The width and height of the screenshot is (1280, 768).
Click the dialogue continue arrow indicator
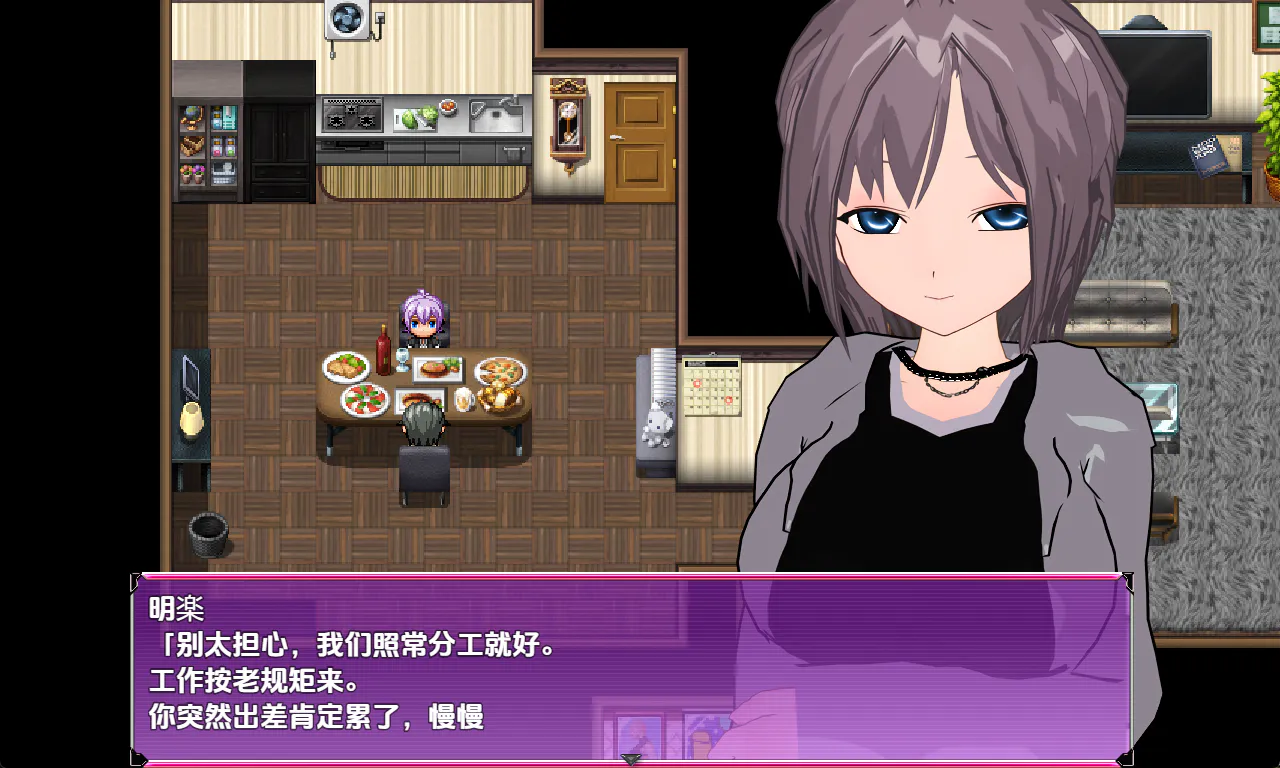coord(631,760)
